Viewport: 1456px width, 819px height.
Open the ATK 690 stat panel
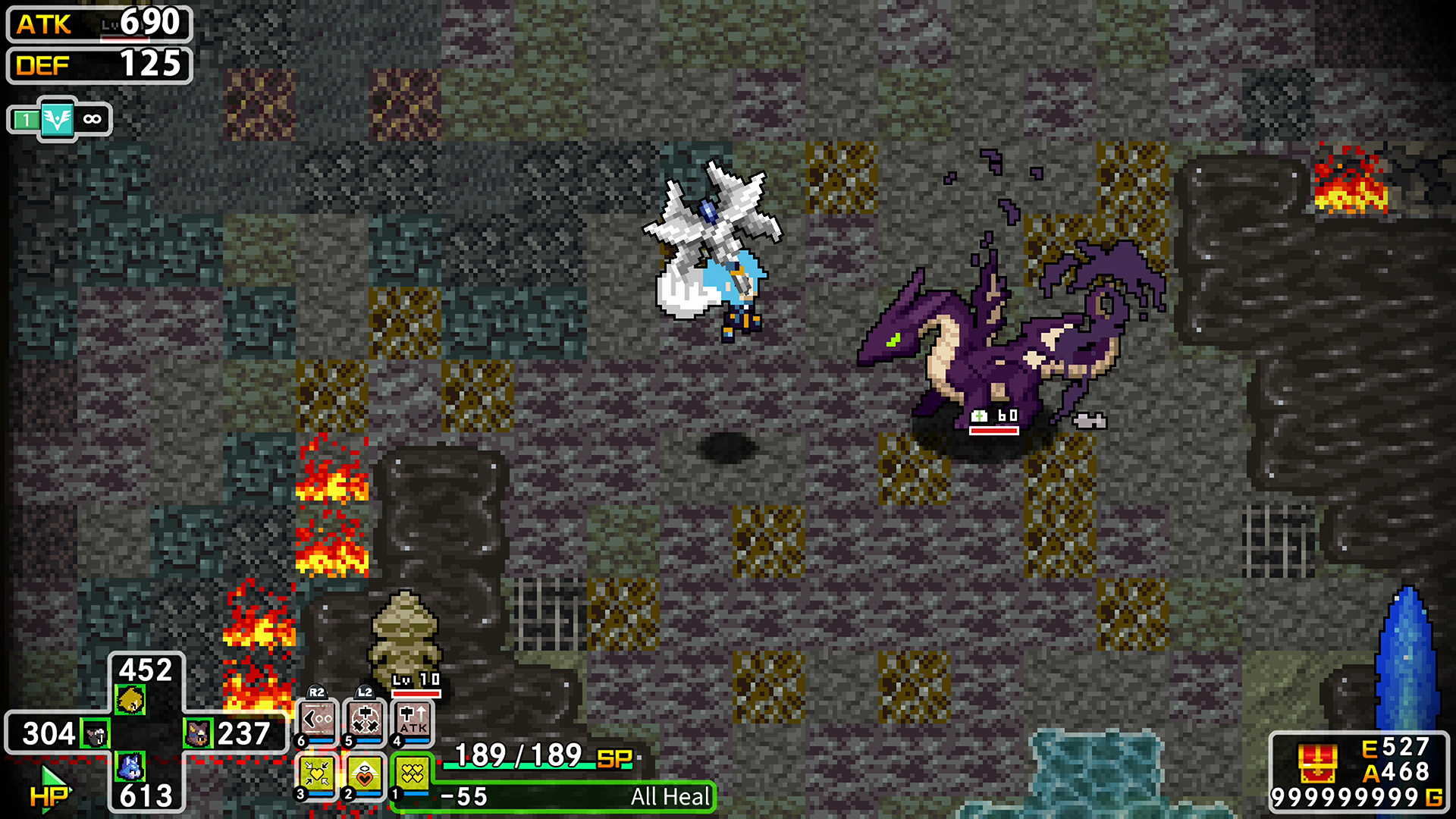click(97, 25)
